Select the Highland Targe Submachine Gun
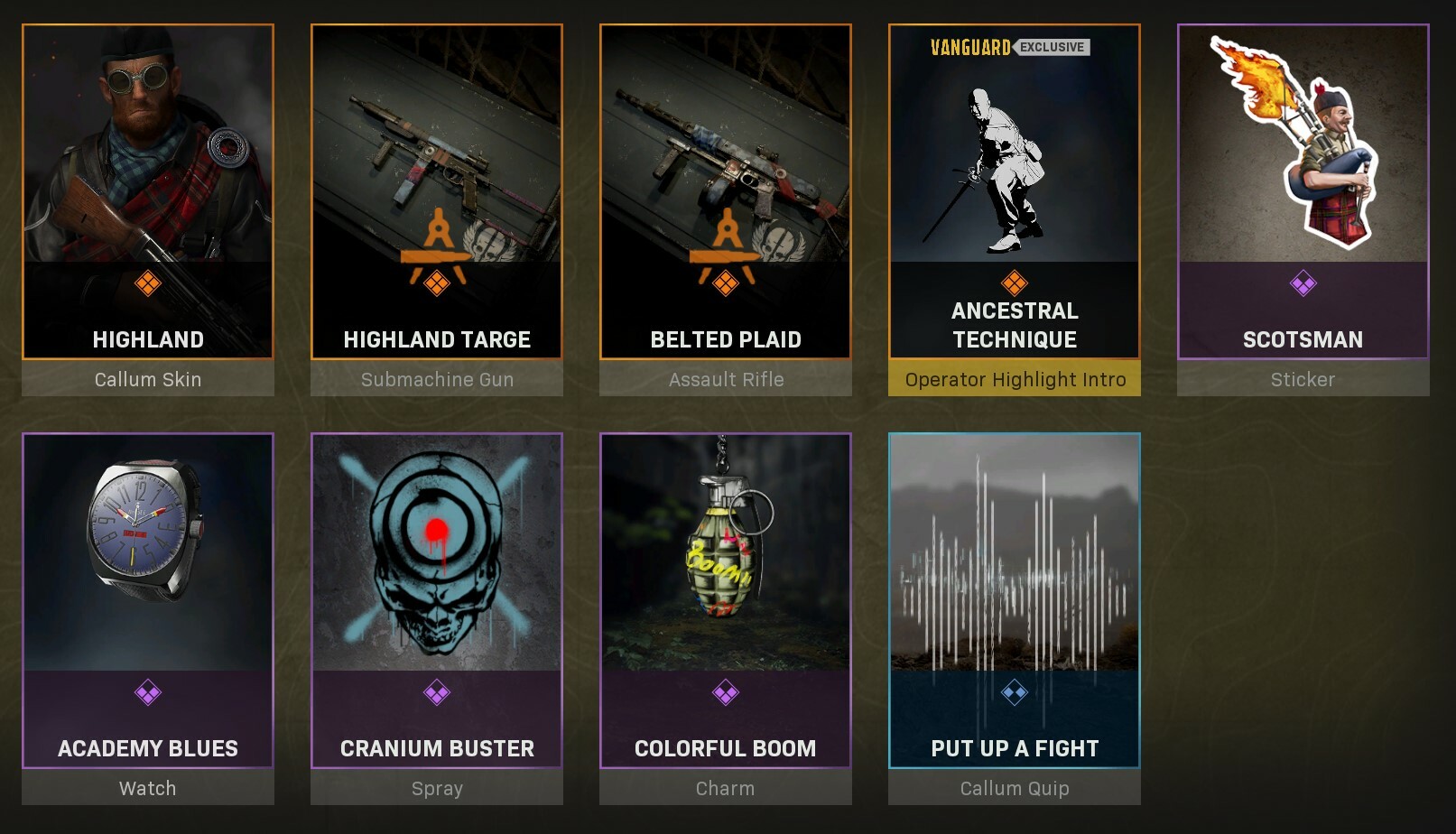 click(437, 162)
